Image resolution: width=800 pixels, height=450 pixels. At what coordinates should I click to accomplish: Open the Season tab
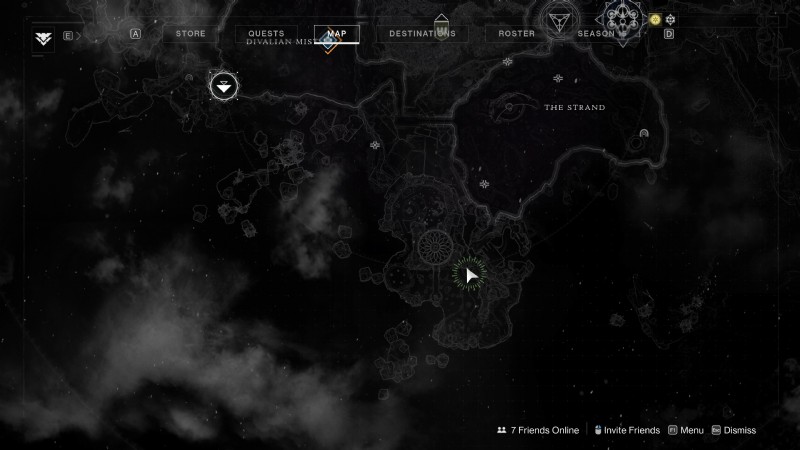tap(596, 34)
